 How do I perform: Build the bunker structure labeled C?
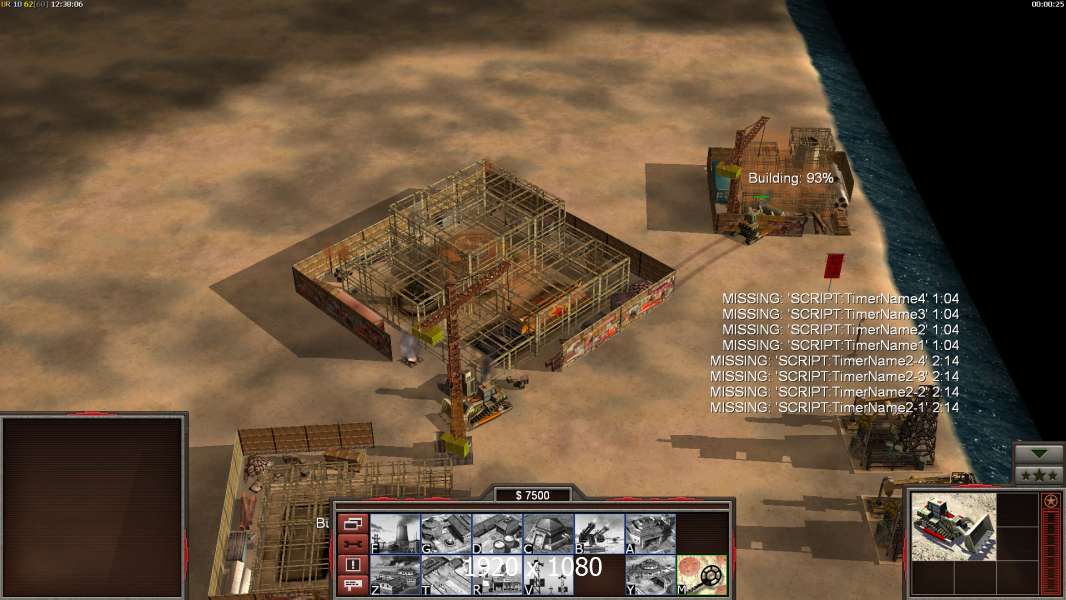point(548,534)
